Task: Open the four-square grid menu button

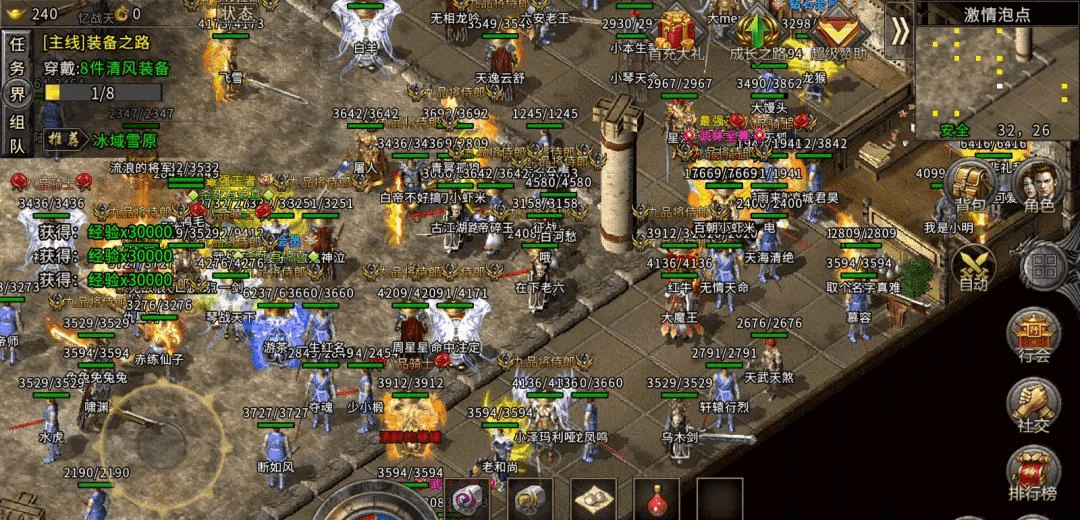Action: (1043, 267)
